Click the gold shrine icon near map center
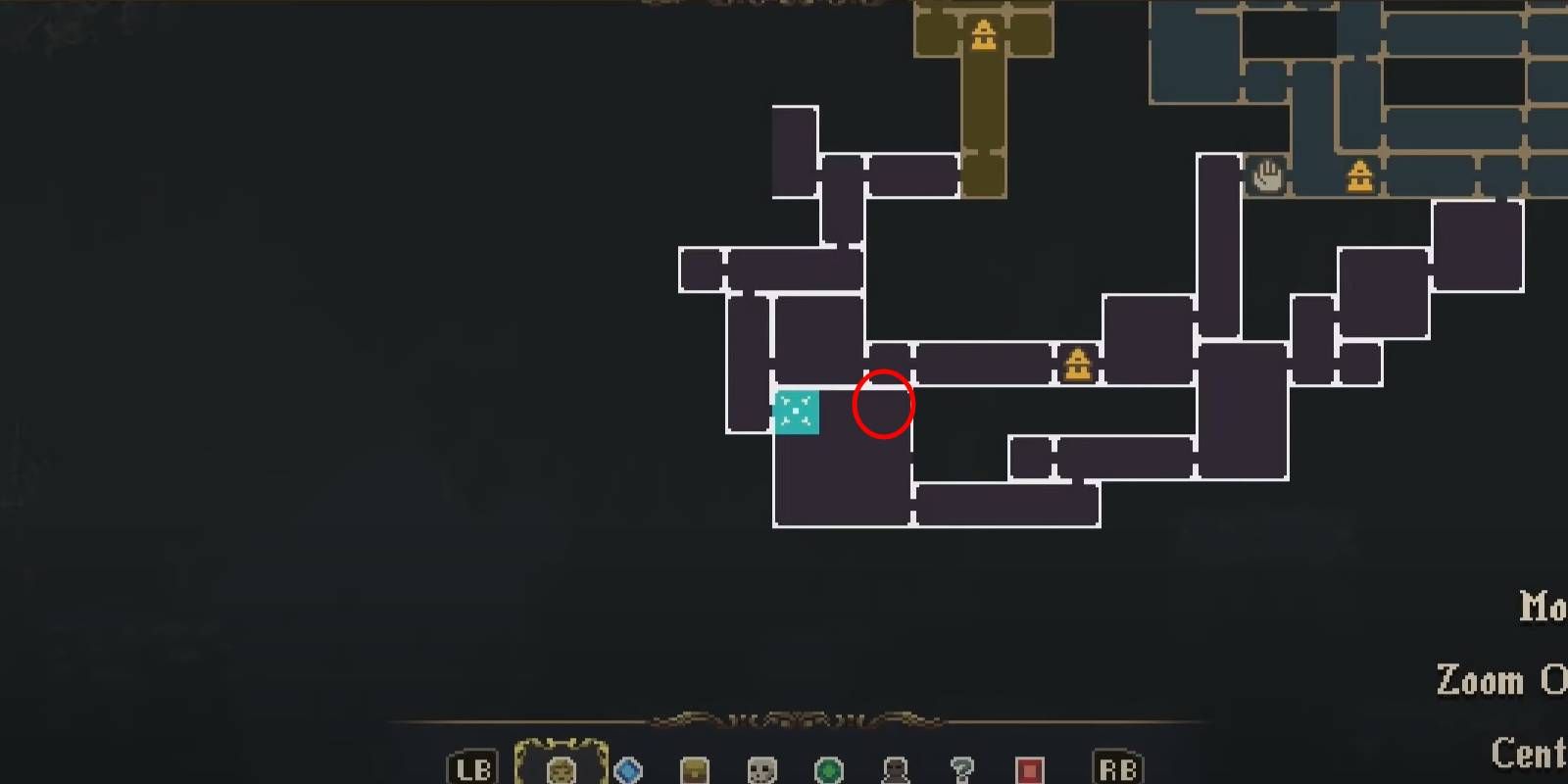Screen dimensions: 1568x784 coord(1078,366)
